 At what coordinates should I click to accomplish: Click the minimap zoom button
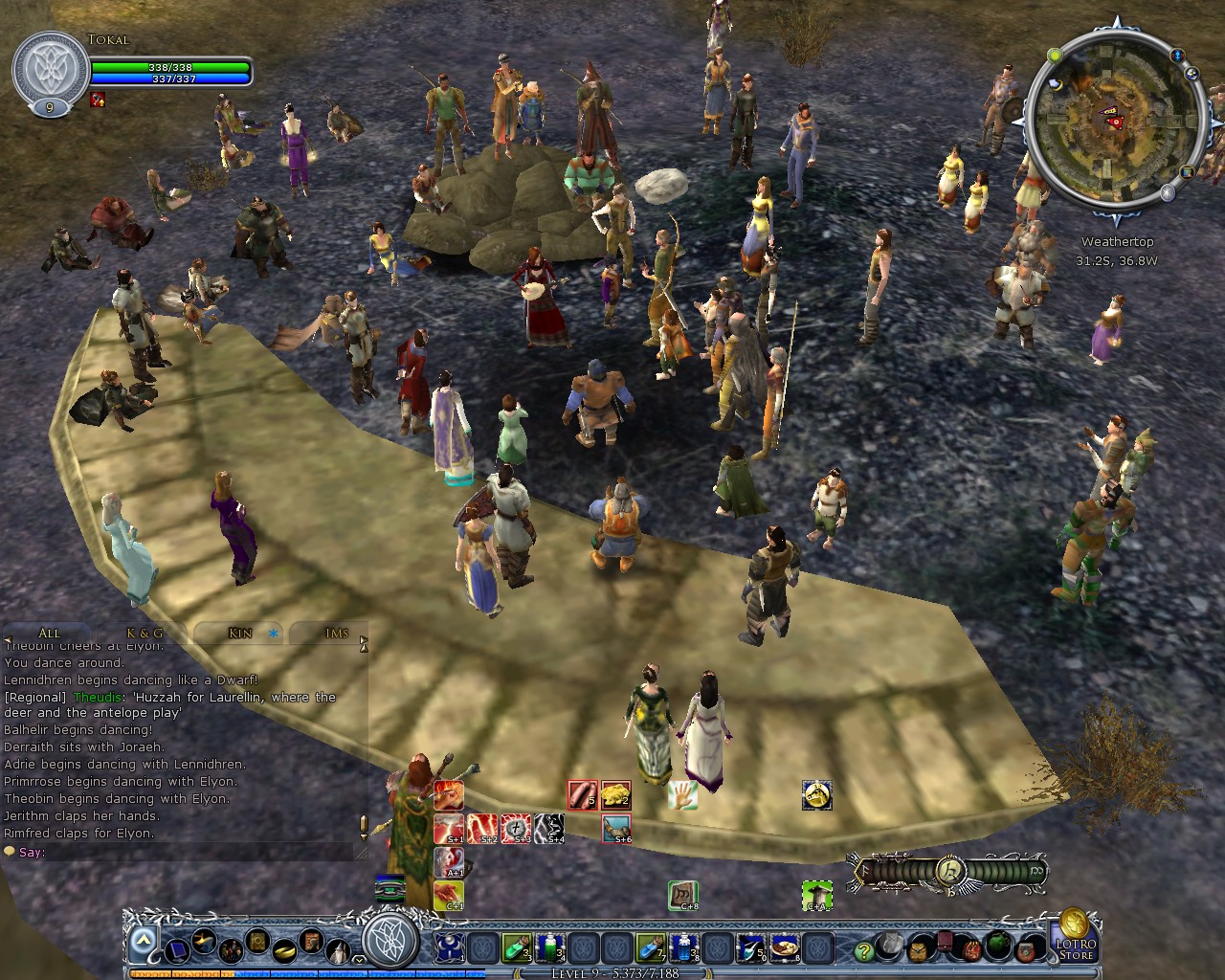click(1167, 192)
